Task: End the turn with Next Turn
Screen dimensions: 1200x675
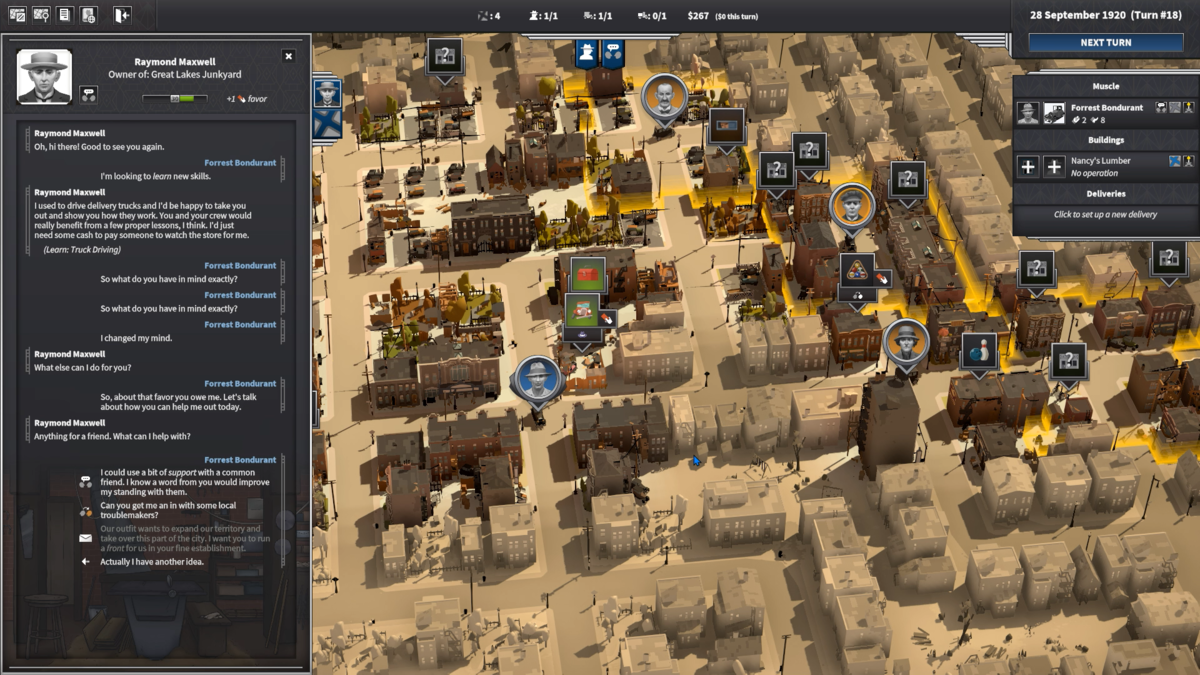Action: click(1105, 43)
